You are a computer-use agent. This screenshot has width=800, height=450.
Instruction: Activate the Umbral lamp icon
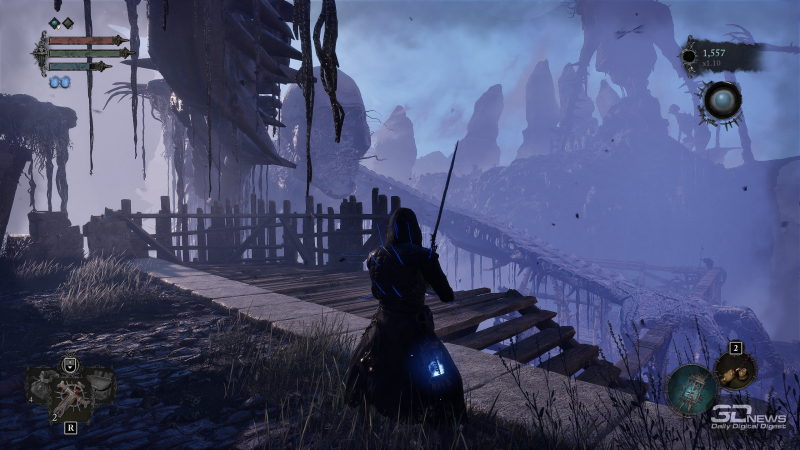point(691,390)
